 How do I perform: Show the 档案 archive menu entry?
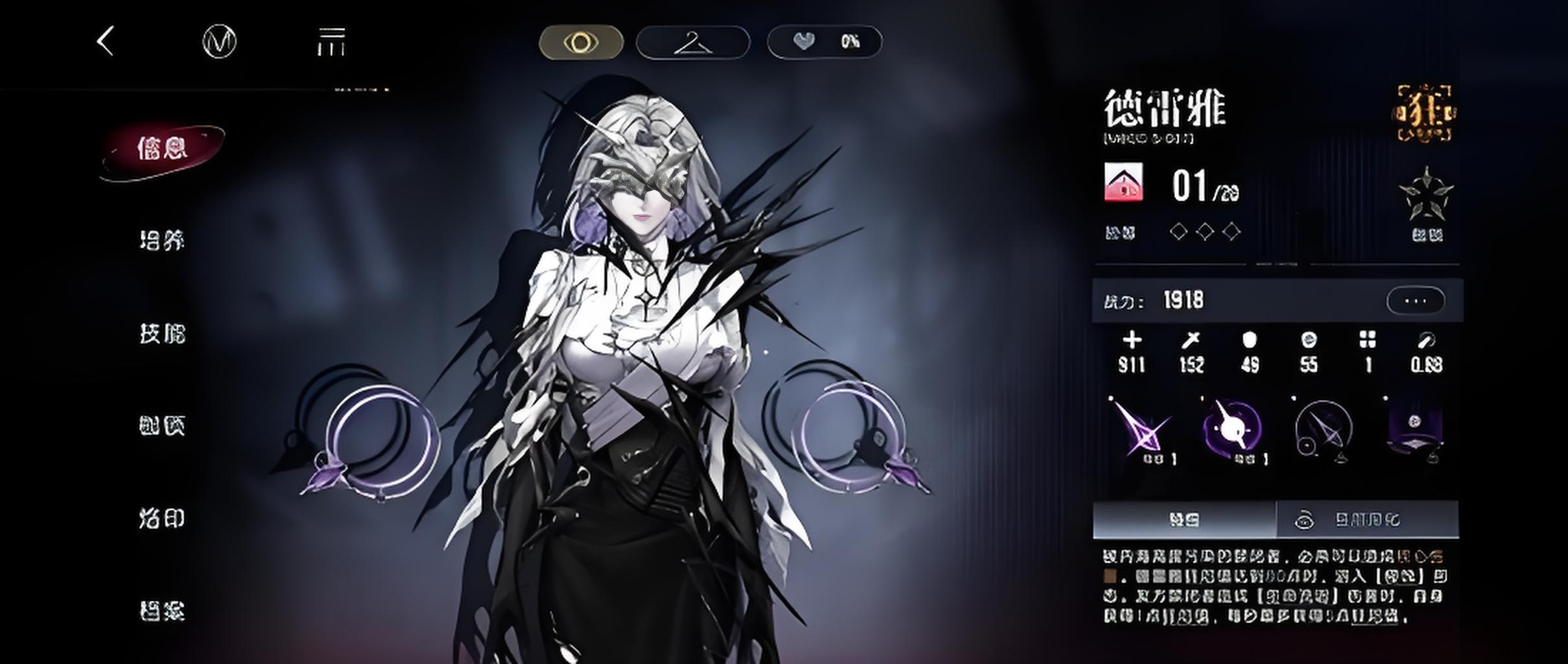[x=162, y=611]
